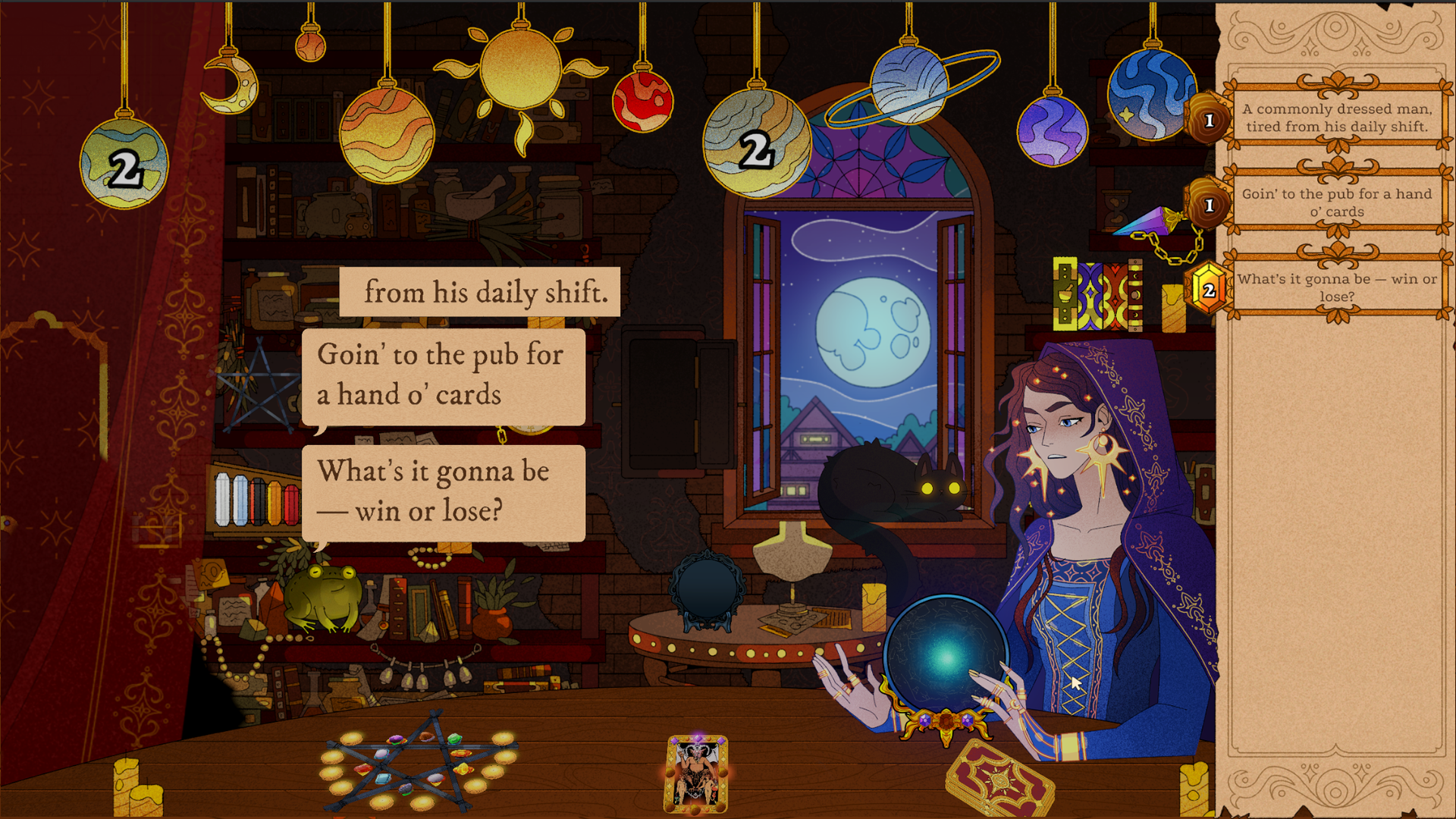Open the pentagram with gemstones on the table
Image resolution: width=1456 pixels, height=819 pixels.
(x=419, y=761)
